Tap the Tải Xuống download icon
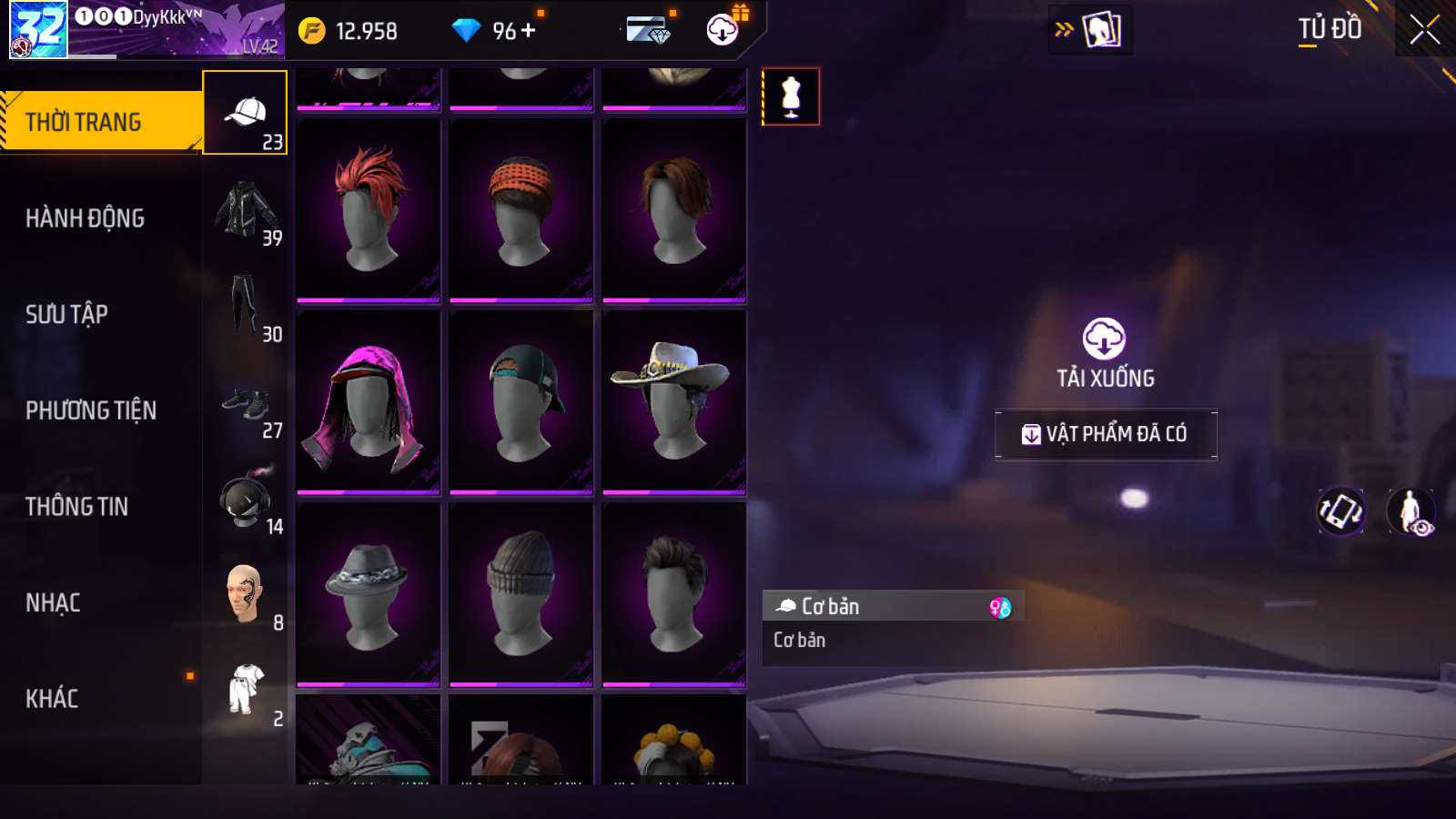The height and width of the screenshot is (819, 1456). pyautogui.click(x=1104, y=339)
